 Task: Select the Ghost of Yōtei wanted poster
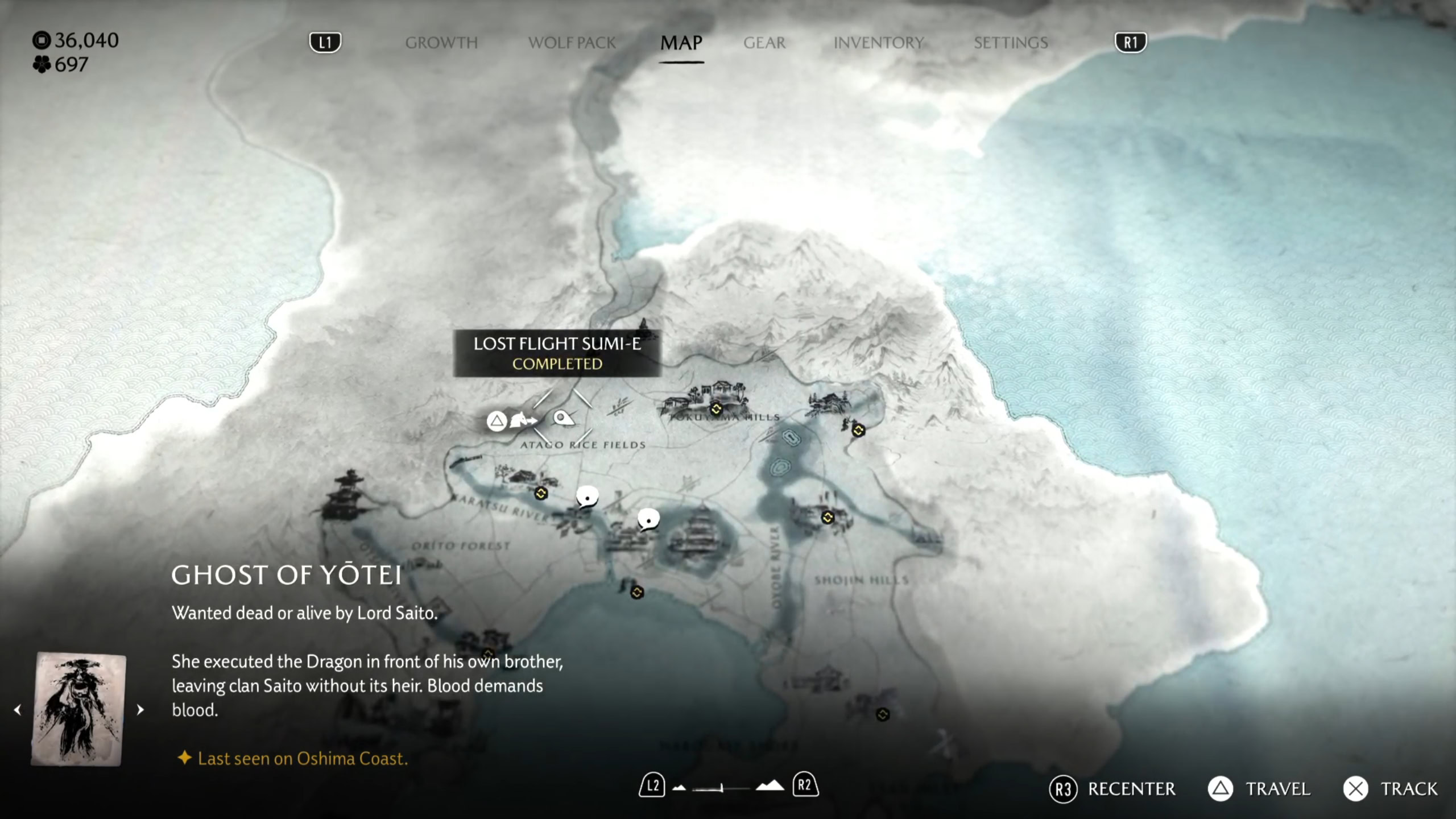78,709
